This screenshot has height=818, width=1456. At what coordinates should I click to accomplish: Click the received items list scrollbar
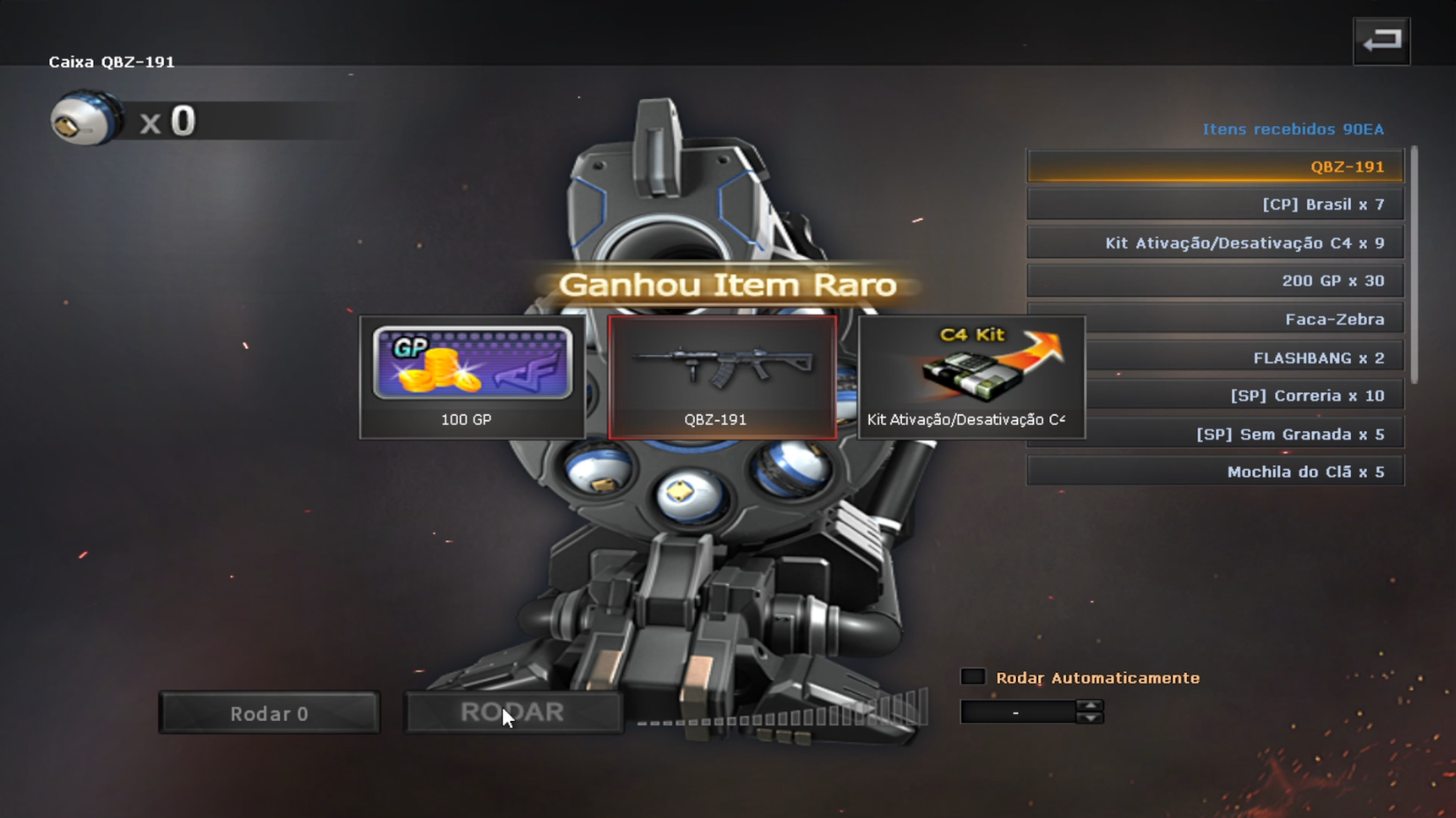point(1415,264)
